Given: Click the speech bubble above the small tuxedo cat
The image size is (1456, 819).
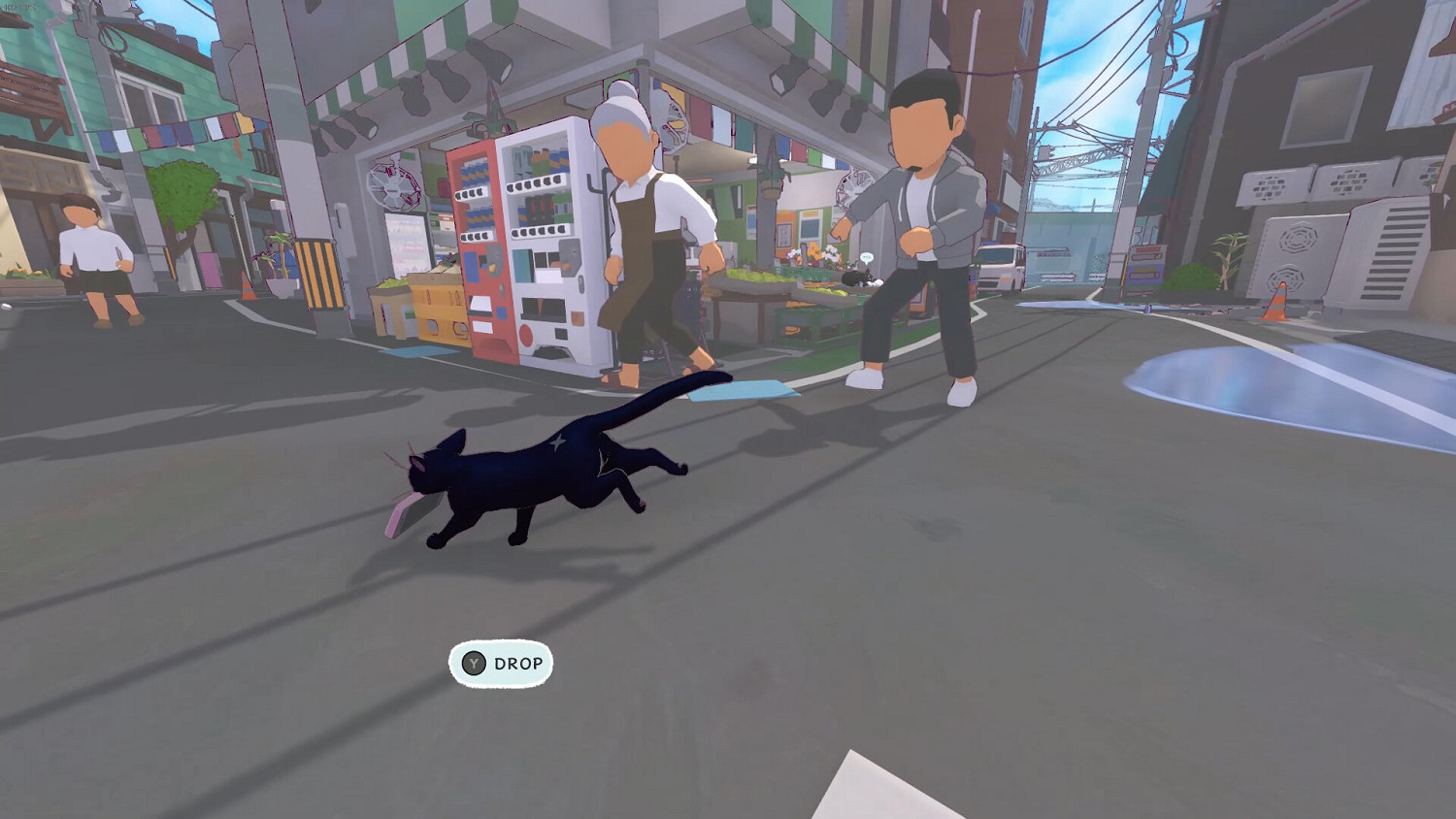Looking at the screenshot, I should [867, 255].
